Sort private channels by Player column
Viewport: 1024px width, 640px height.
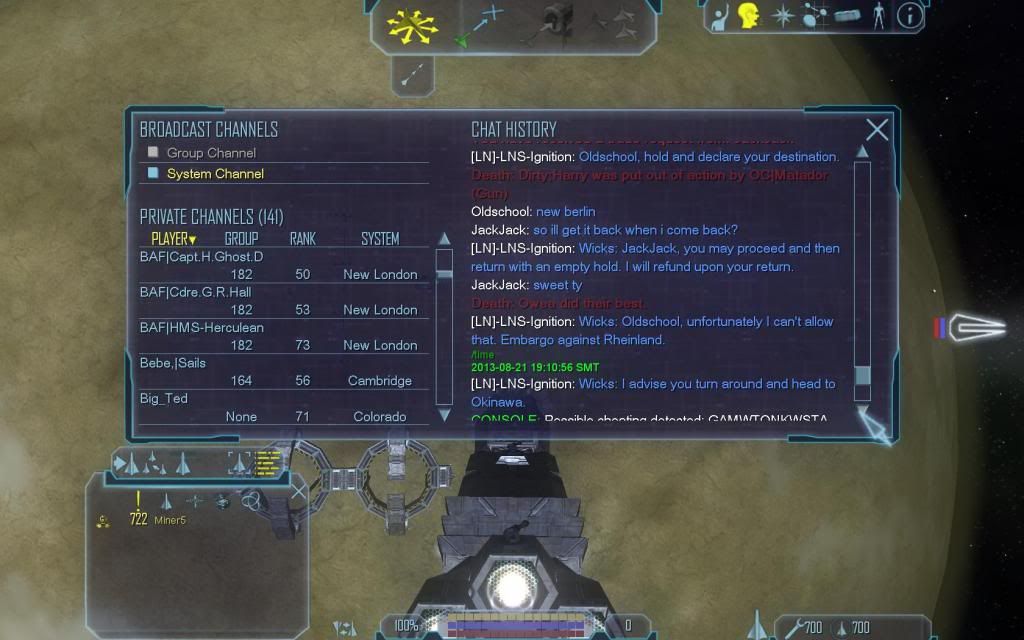coord(173,239)
